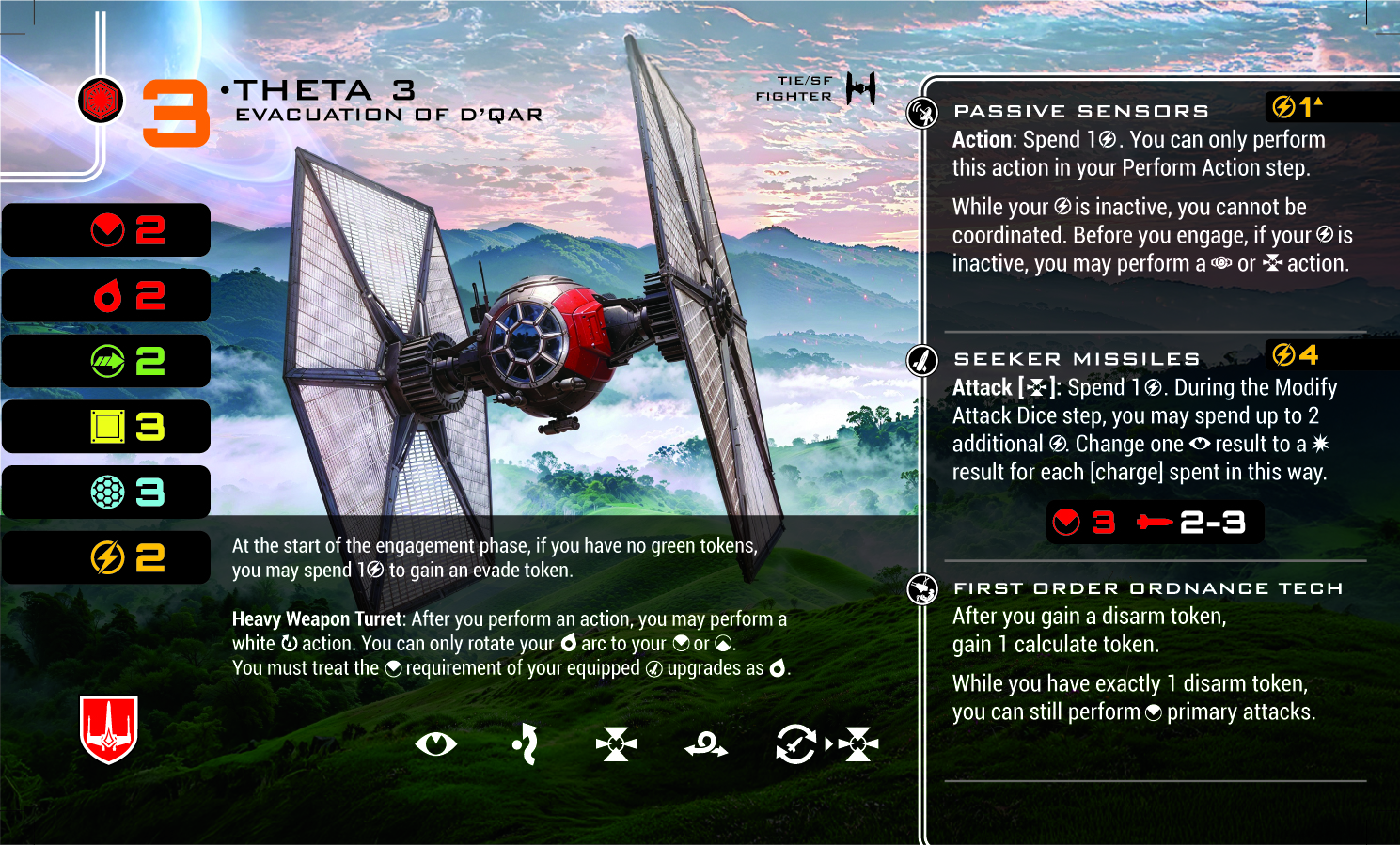This screenshot has height=845, width=1400.
Task: Click the red shield squadron badge
Action: pos(109,728)
